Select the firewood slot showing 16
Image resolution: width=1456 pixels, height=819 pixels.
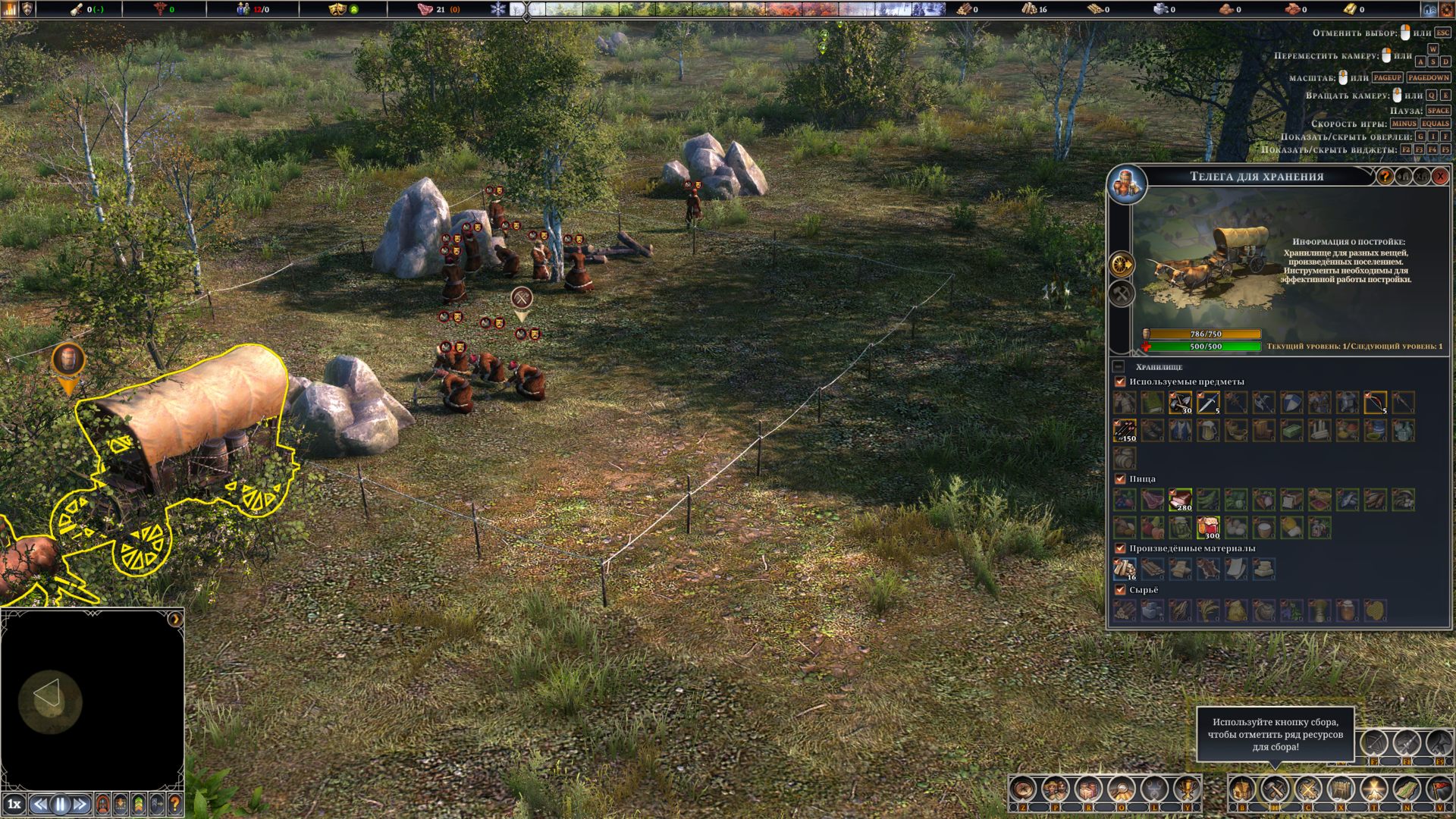point(1125,569)
